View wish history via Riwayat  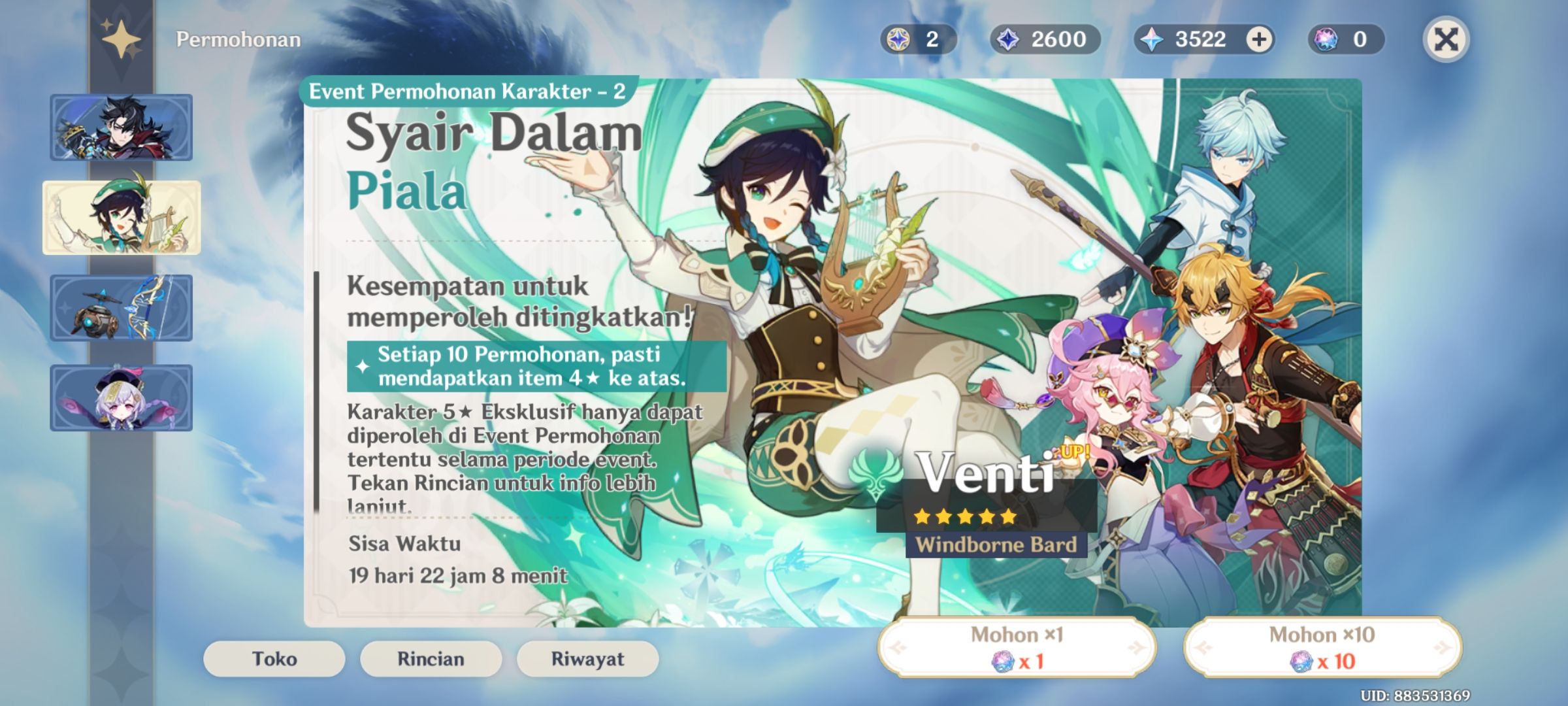tap(587, 659)
